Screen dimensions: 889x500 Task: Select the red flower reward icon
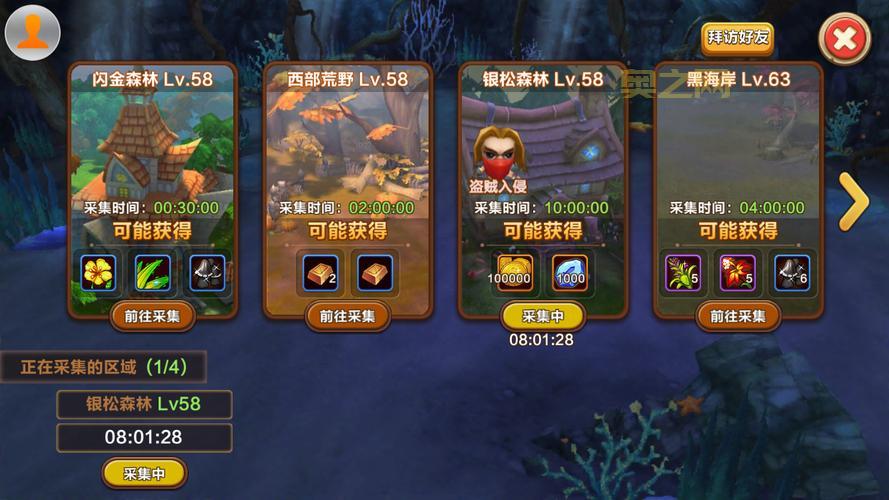(x=737, y=272)
